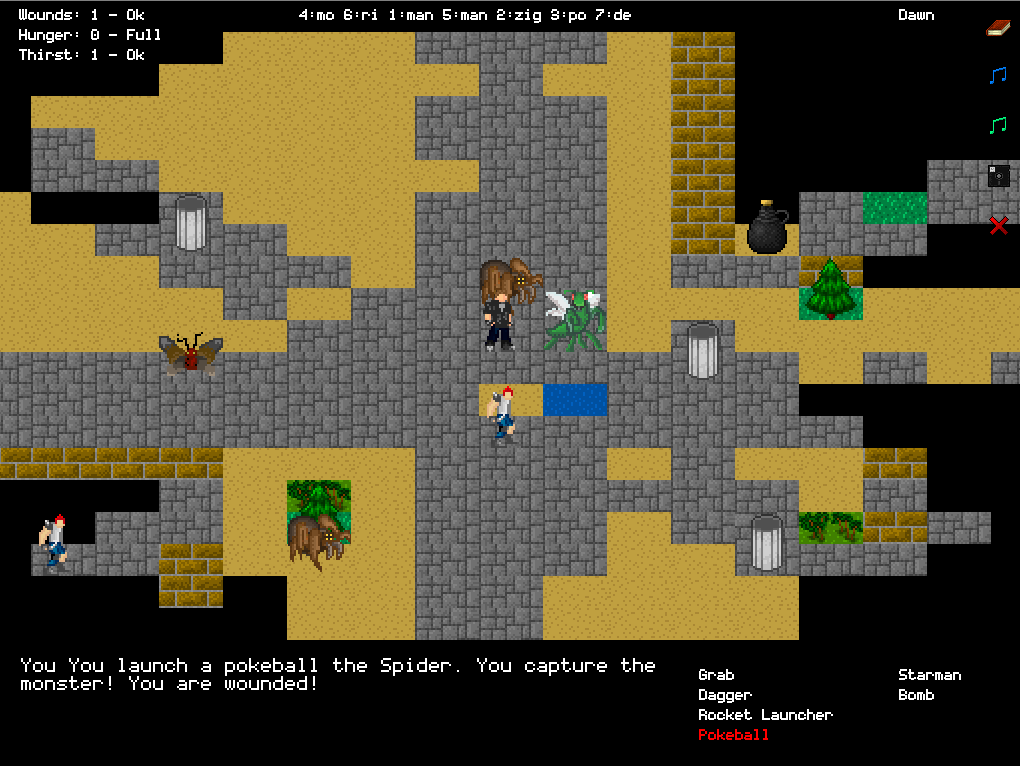Image resolution: width=1020 pixels, height=766 pixels.
Task: Select the Rocket Launcher item
Action: click(765, 715)
